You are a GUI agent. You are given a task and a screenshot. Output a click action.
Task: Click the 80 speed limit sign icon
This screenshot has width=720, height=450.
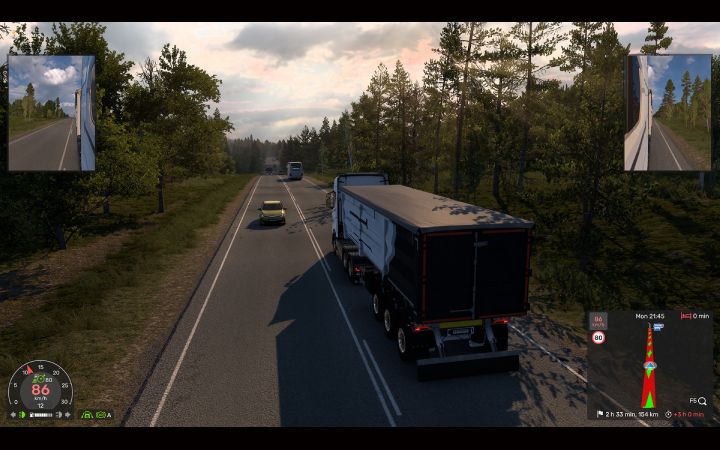click(x=598, y=338)
